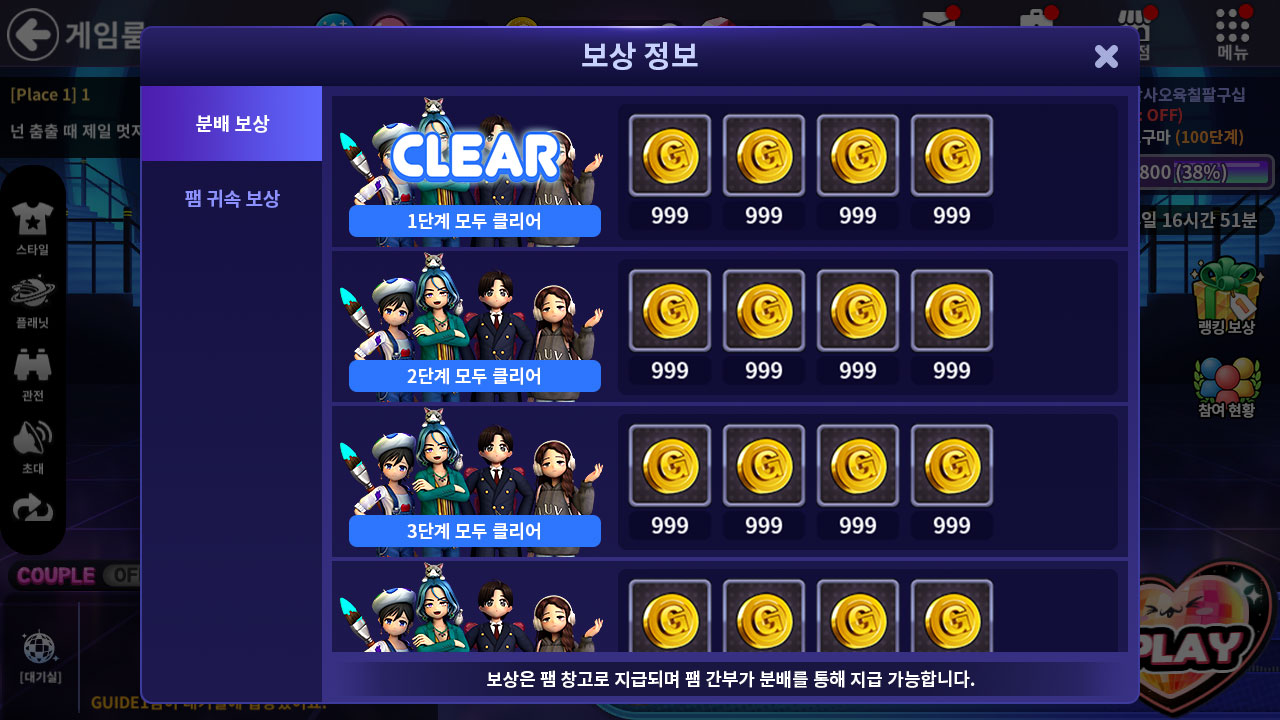Go back using the 게임룸 arrow
The height and width of the screenshot is (720, 1280).
click(33, 34)
